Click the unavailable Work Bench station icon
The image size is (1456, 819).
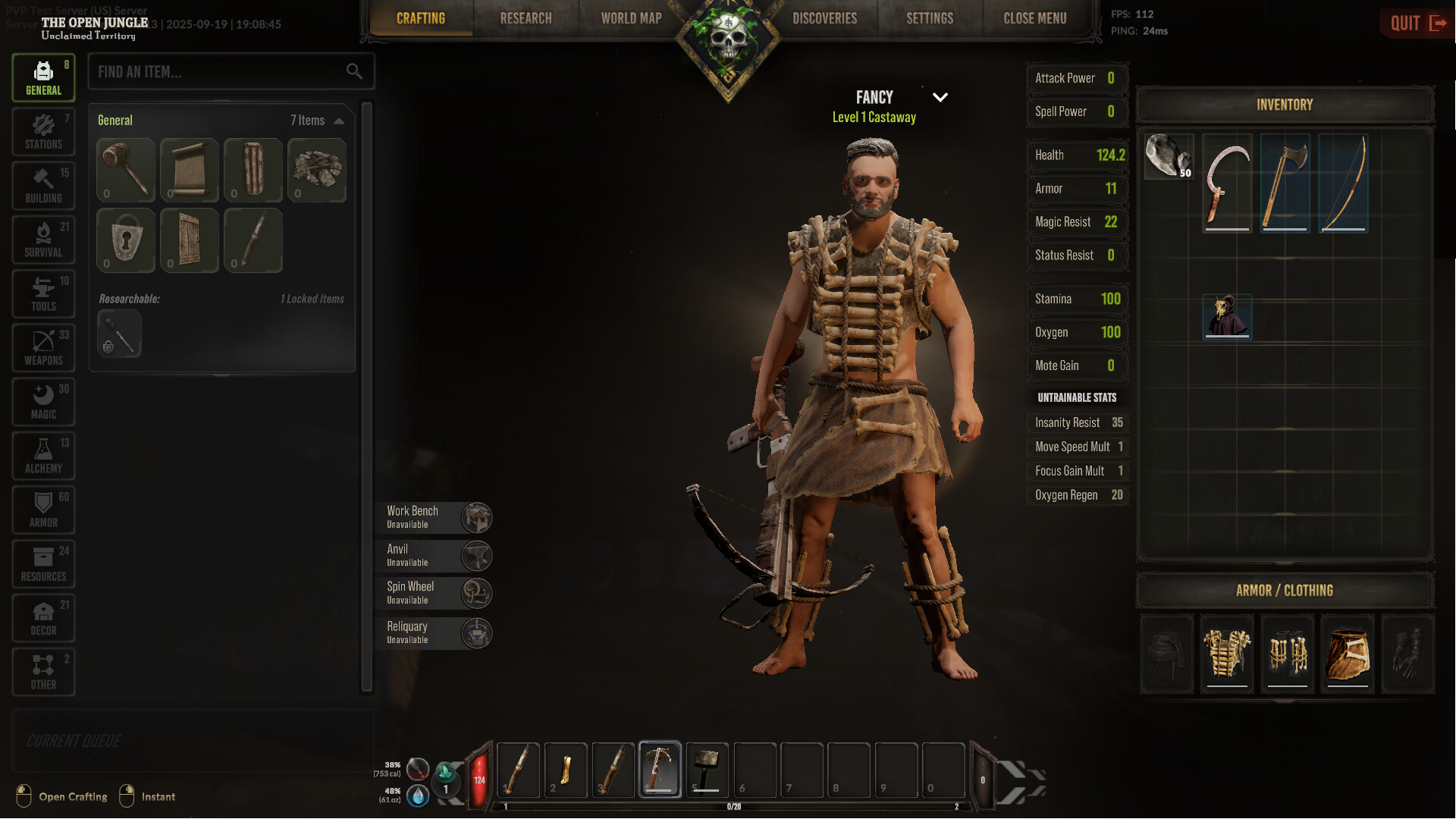pyautogui.click(x=476, y=517)
